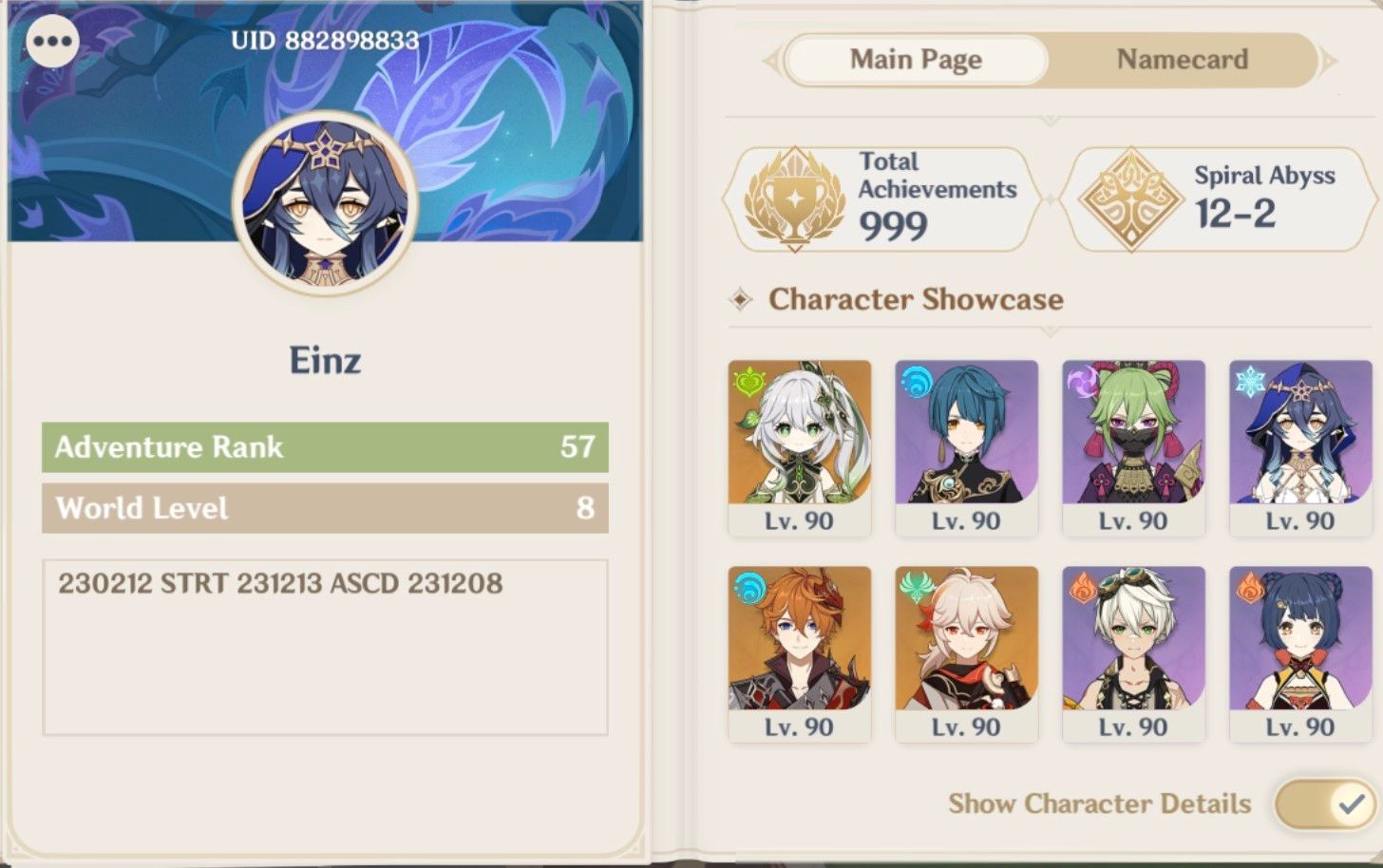The width and height of the screenshot is (1383, 868).
Task: Open Nahida's Lv. 90 character card
Action: (798, 446)
